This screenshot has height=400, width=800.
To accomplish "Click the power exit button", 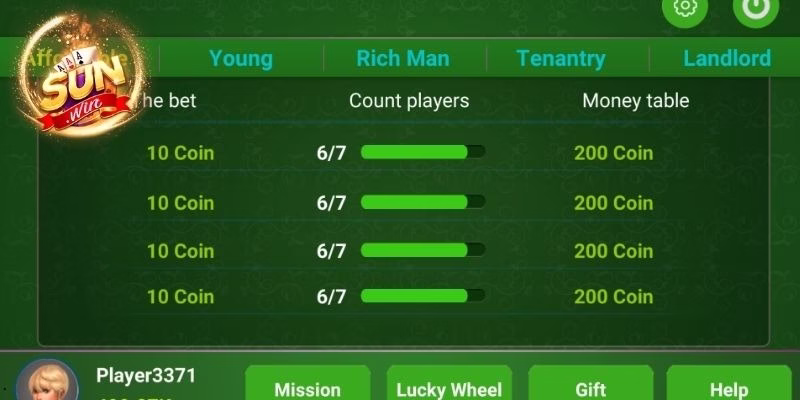I will coord(755,8).
